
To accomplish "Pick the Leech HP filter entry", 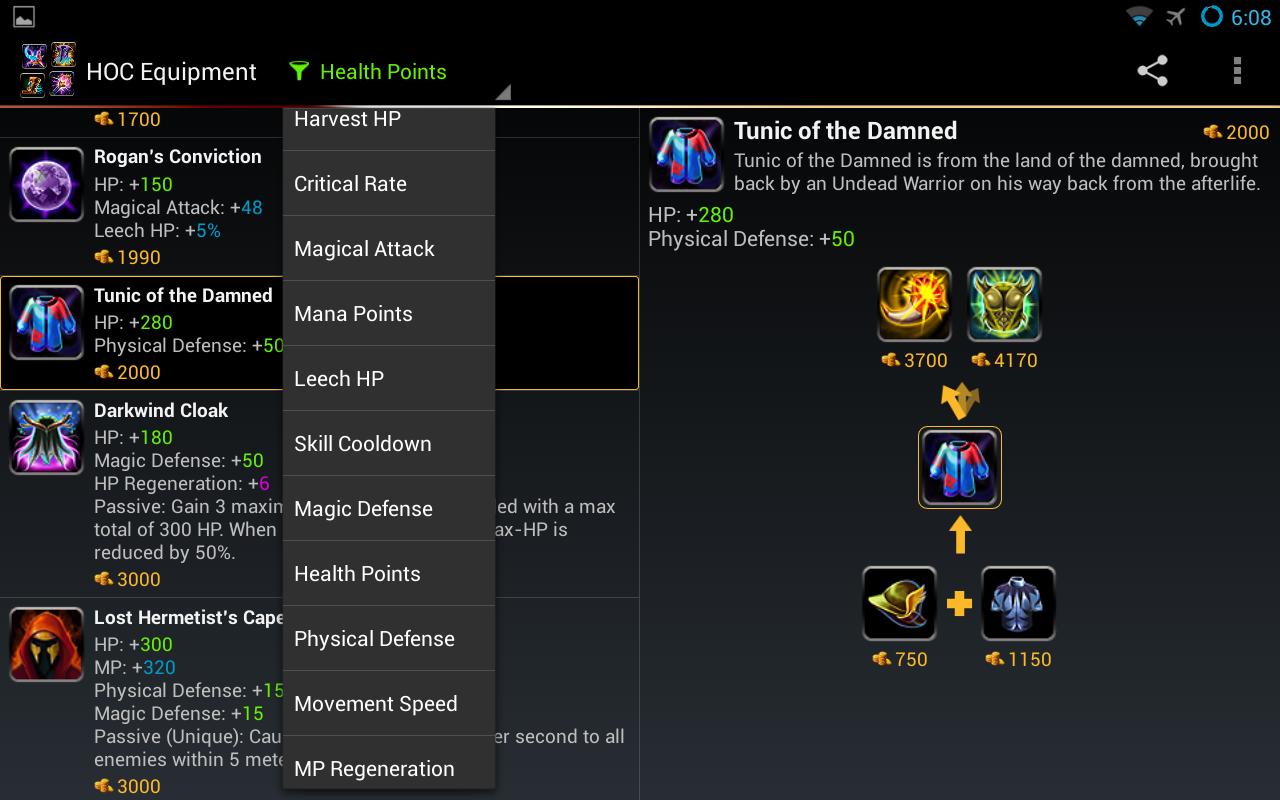I will coord(388,379).
